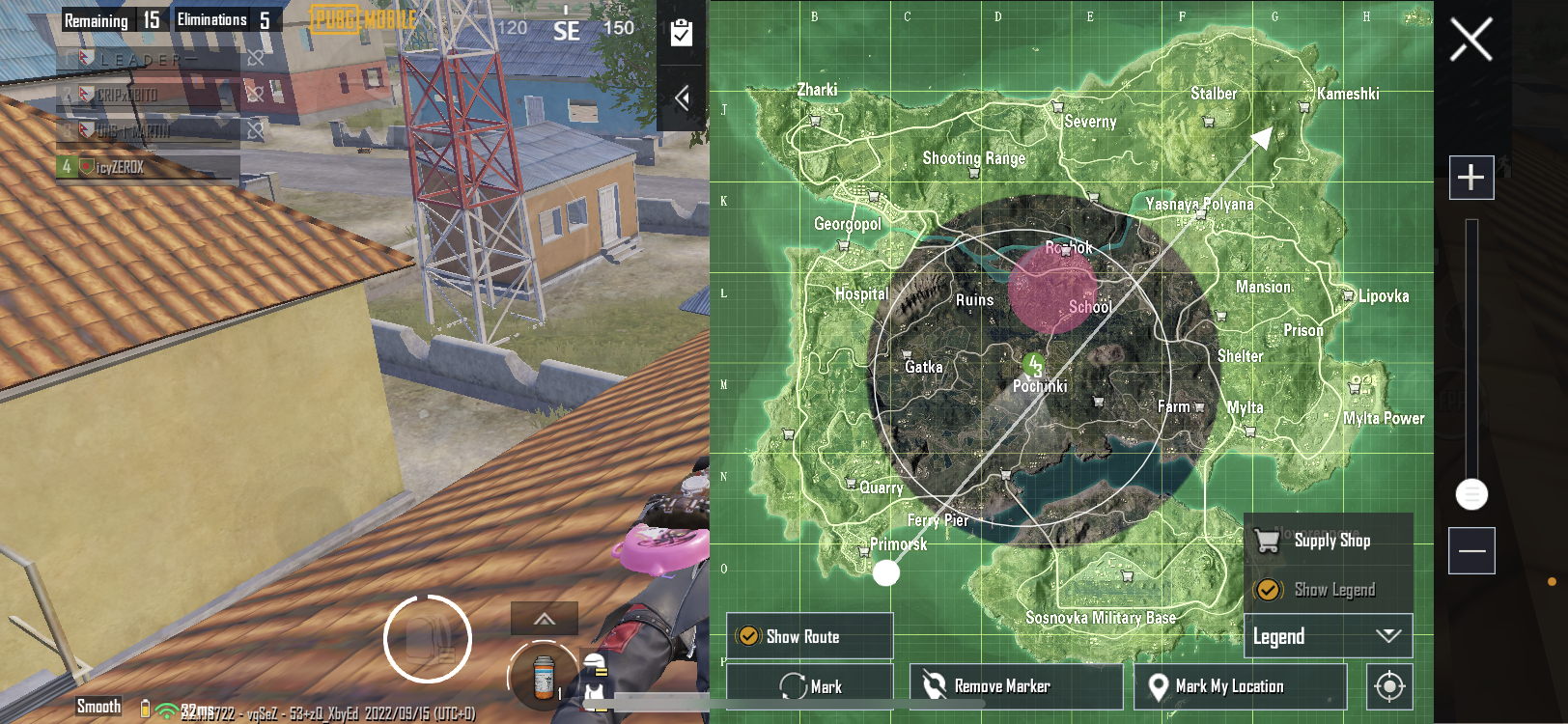This screenshot has height=724, width=1568.
Task: Toggle the Show Legend checkbox
Action: coord(1268,590)
